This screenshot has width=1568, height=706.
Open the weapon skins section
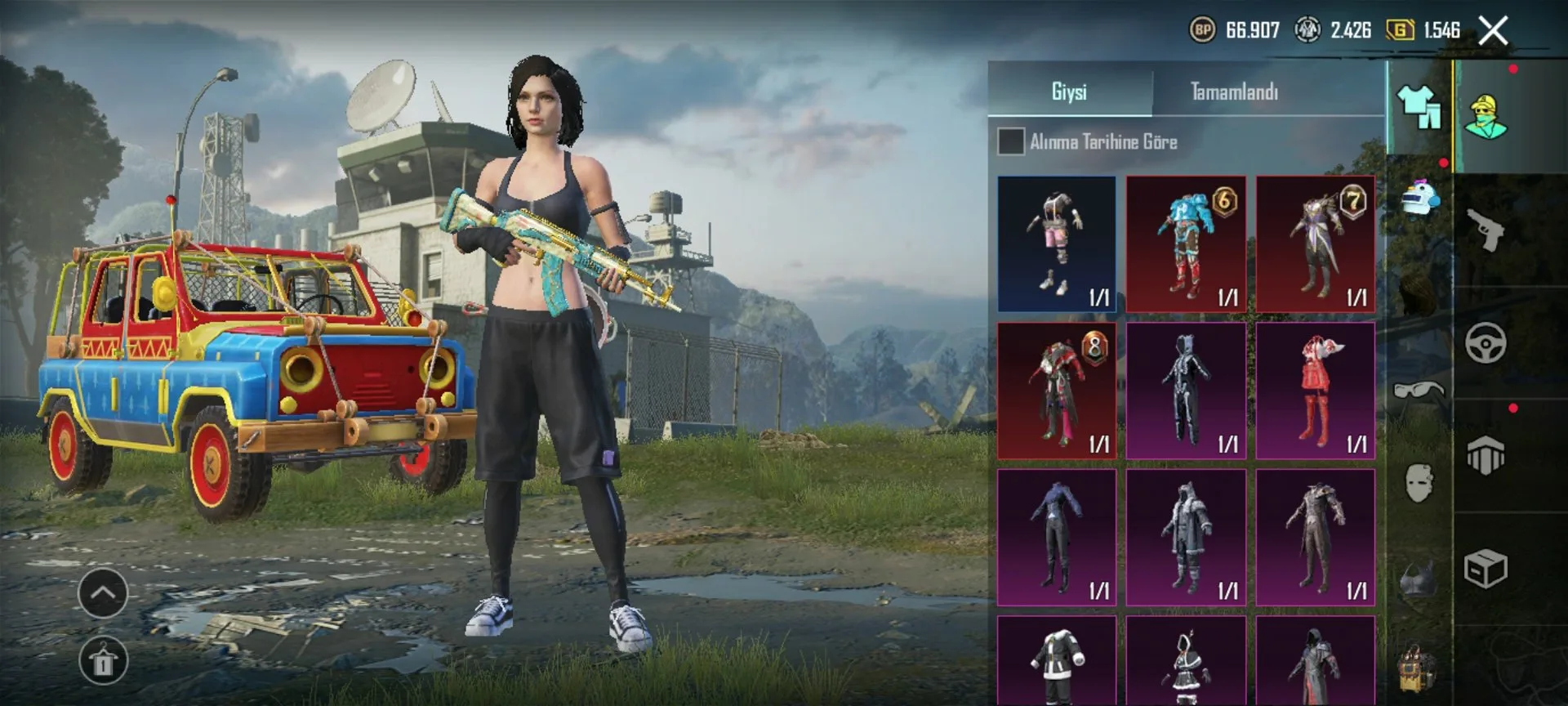(x=1486, y=230)
